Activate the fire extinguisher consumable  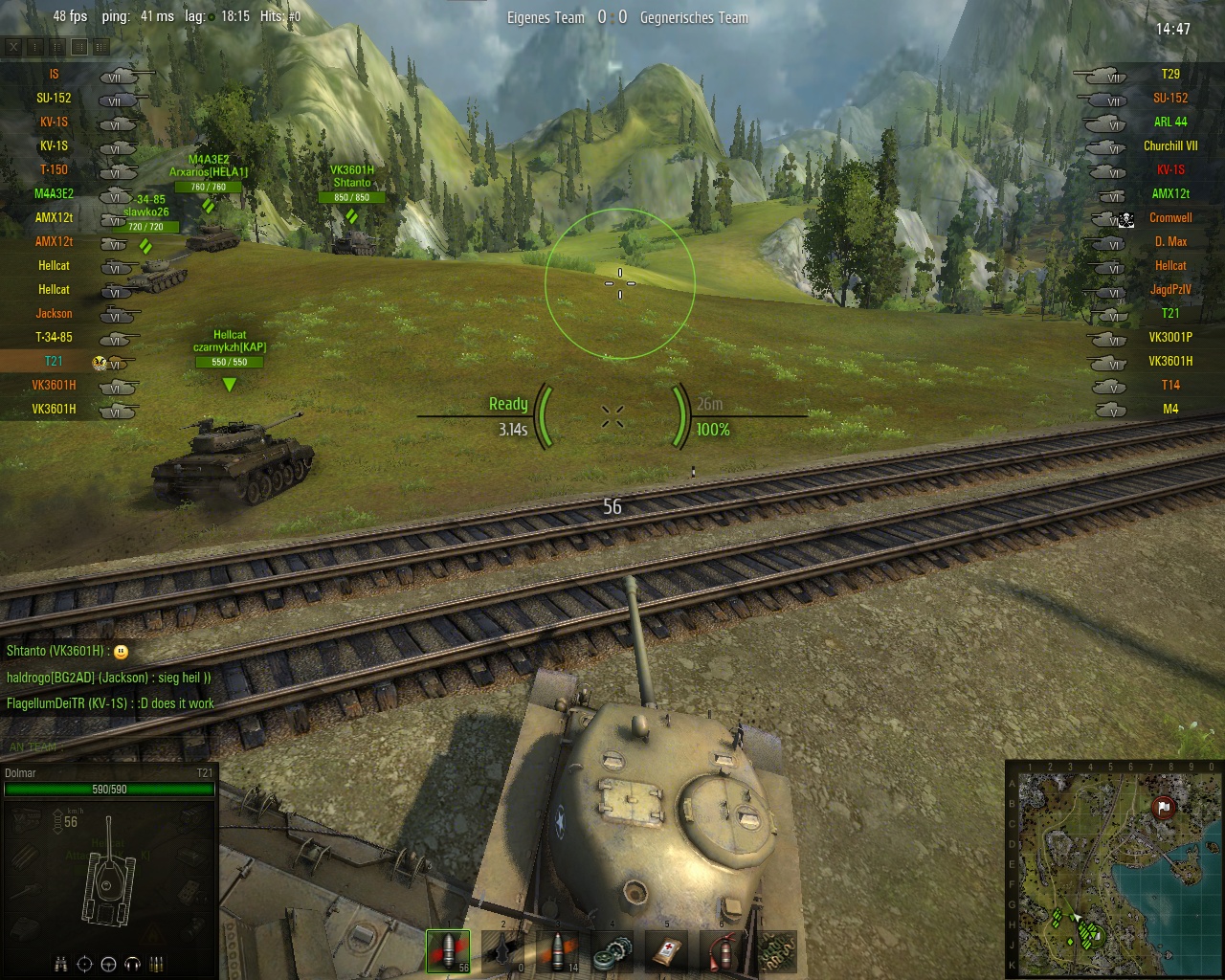[x=723, y=950]
